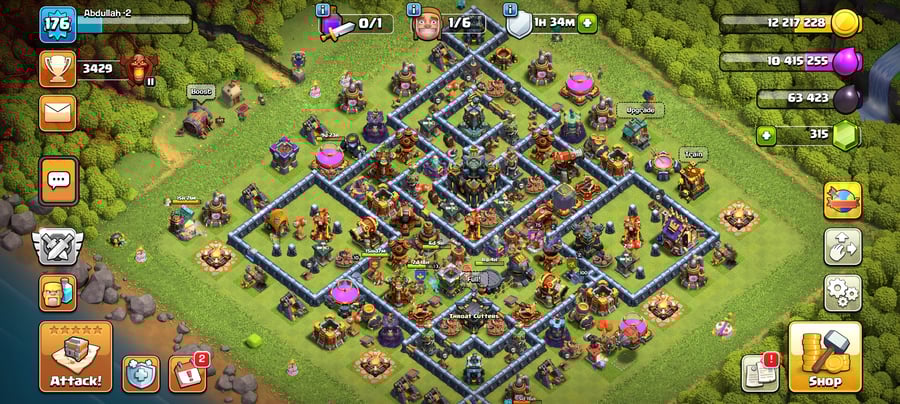Show laboratory info next to 0/1
The height and width of the screenshot is (404, 900).
click(x=323, y=9)
